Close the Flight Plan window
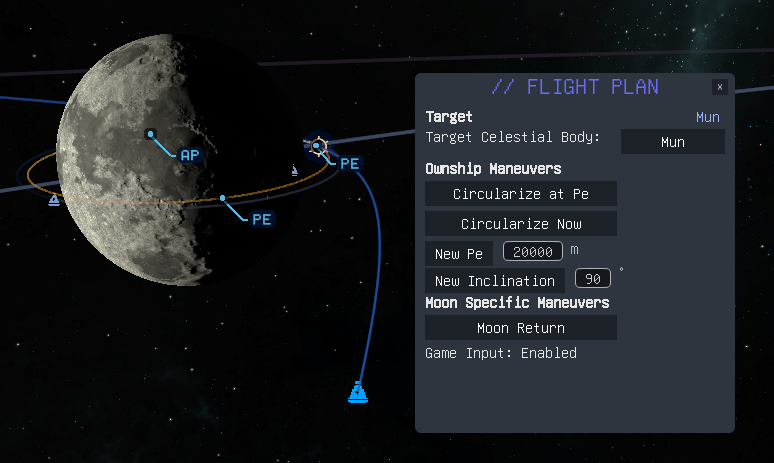774x463 pixels. 720,87
